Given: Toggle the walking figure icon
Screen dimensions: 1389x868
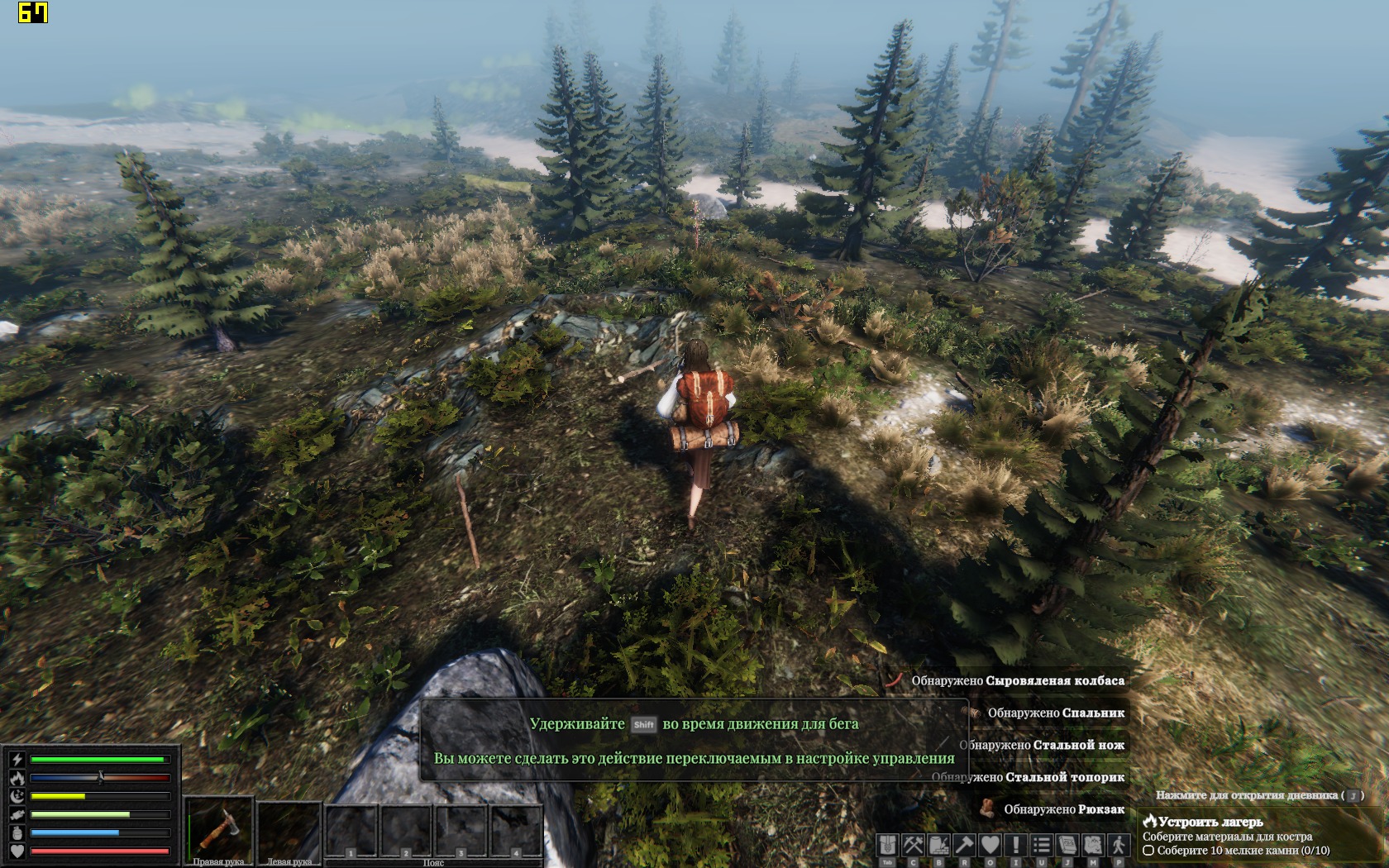Looking at the screenshot, I should [x=1118, y=845].
